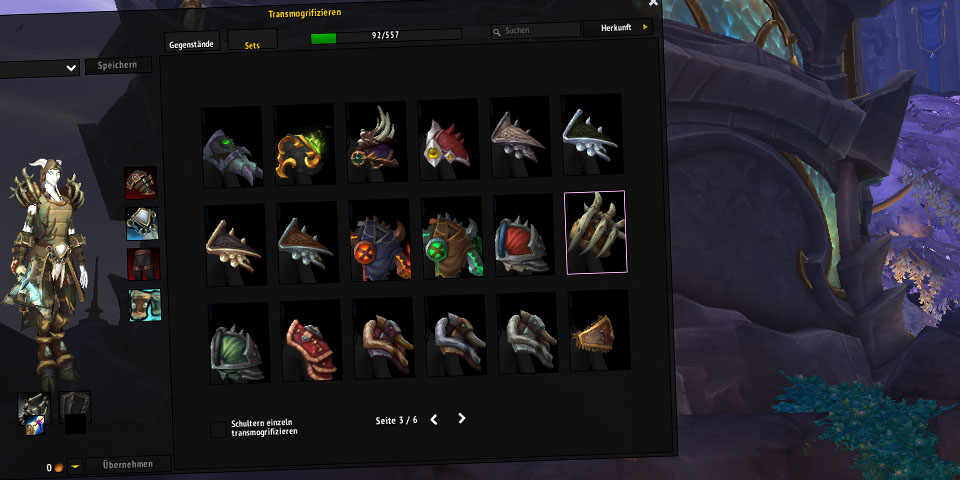Open the Herkunft filter dropdown

pos(617,28)
